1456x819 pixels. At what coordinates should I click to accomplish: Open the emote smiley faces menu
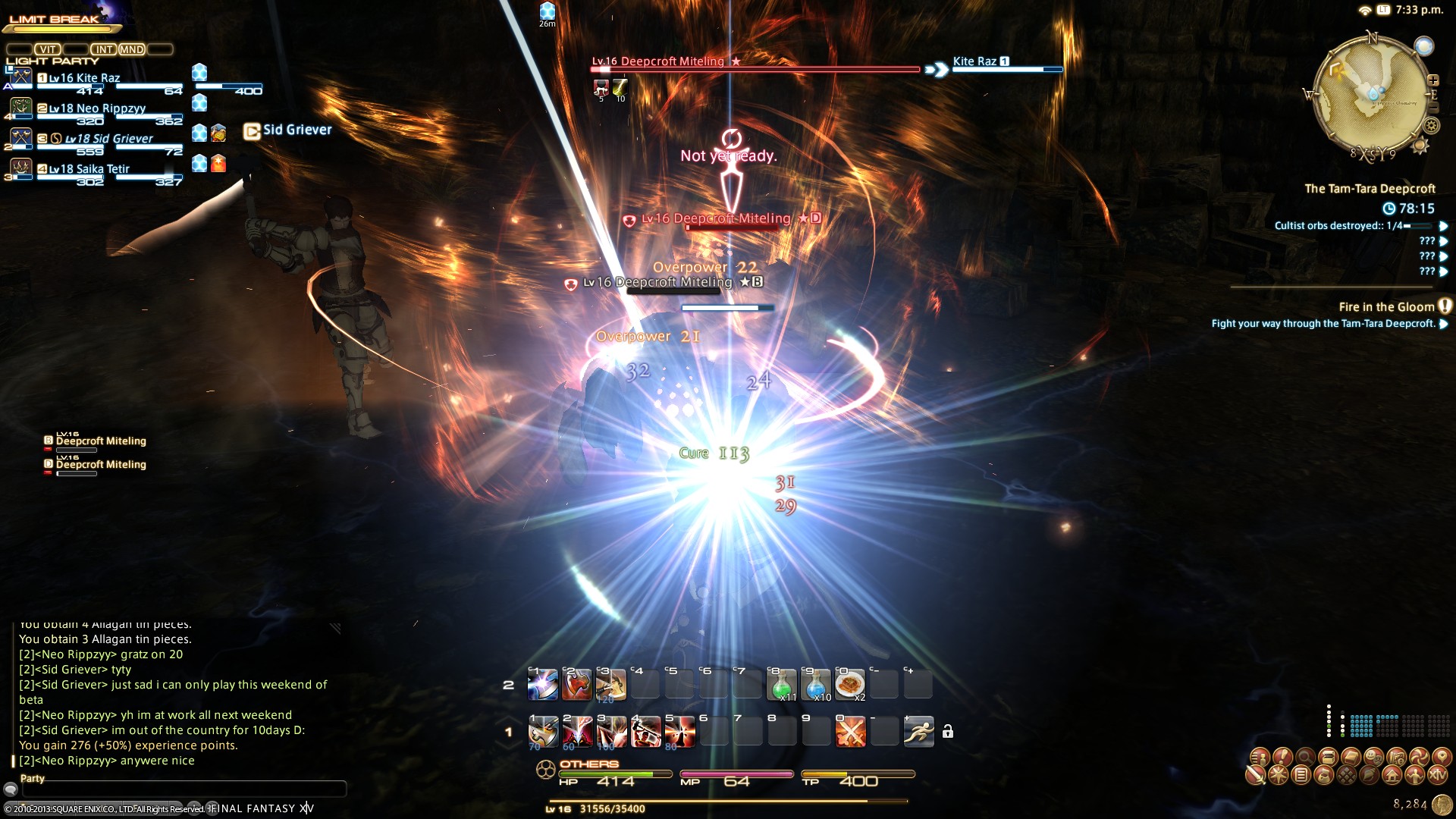1373,756
